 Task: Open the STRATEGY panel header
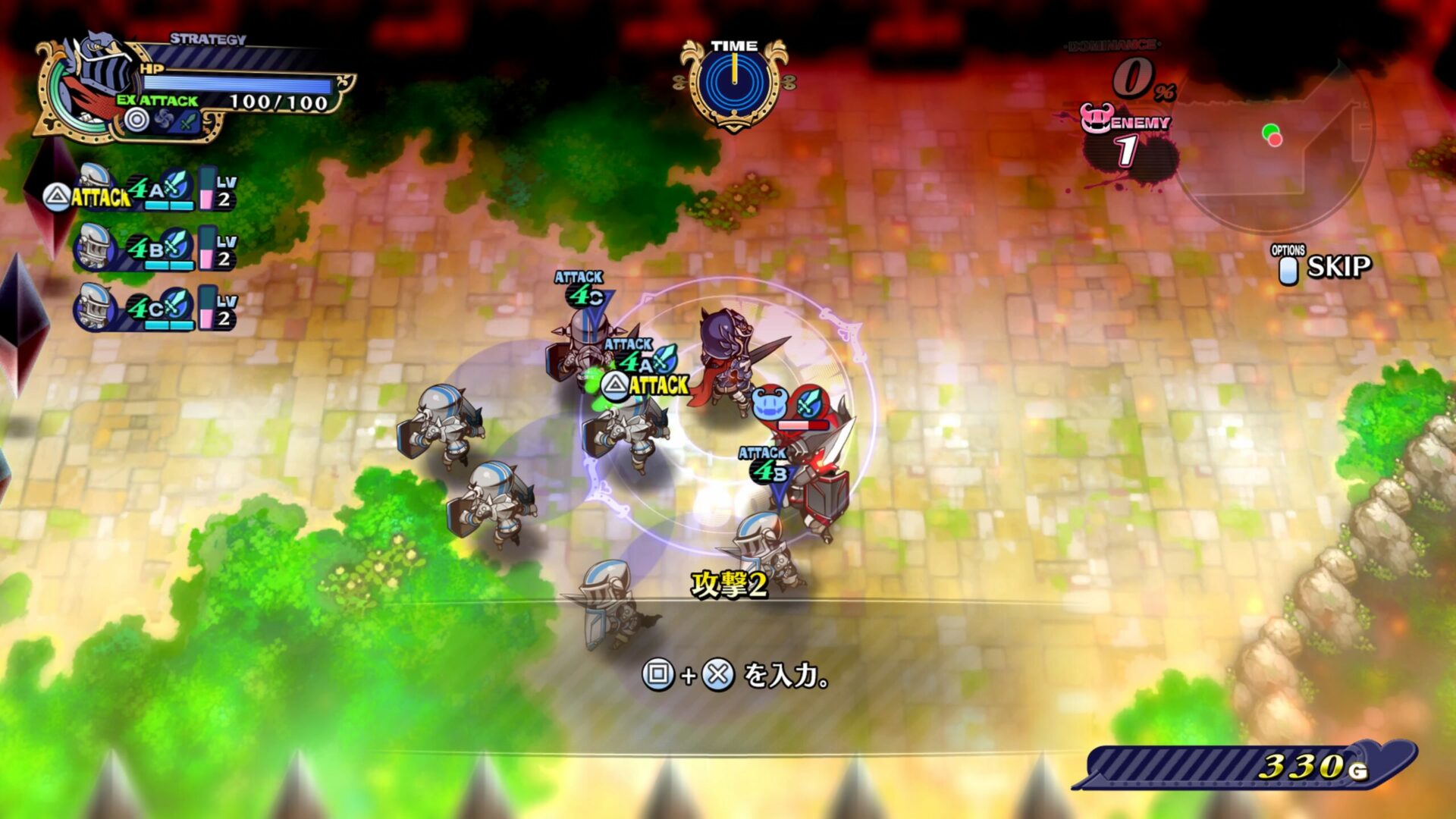click(x=207, y=38)
